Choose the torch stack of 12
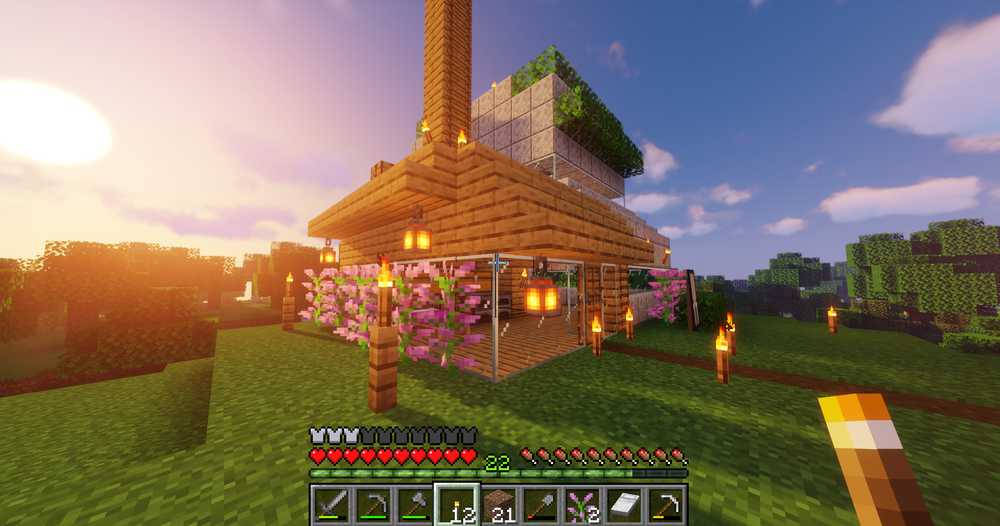 [x=455, y=505]
